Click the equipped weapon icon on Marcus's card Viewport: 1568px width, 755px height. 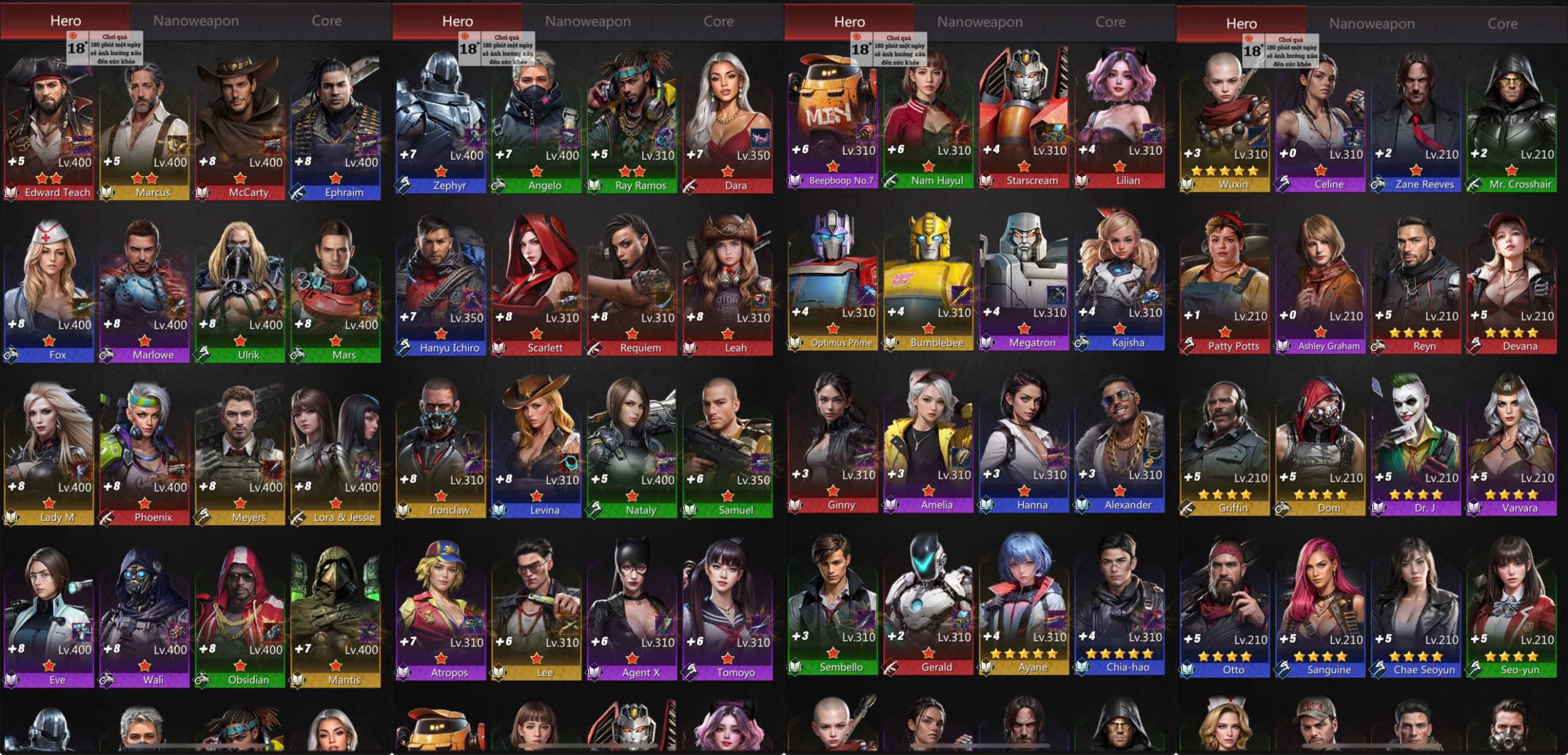[178, 145]
